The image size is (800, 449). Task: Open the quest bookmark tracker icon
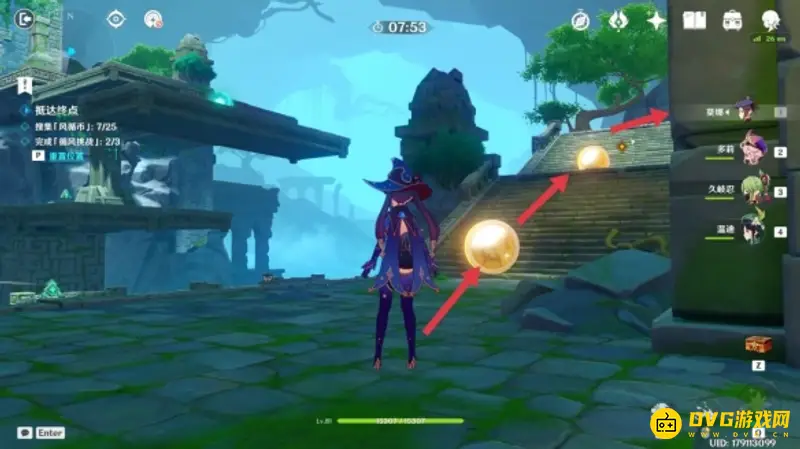(25, 83)
